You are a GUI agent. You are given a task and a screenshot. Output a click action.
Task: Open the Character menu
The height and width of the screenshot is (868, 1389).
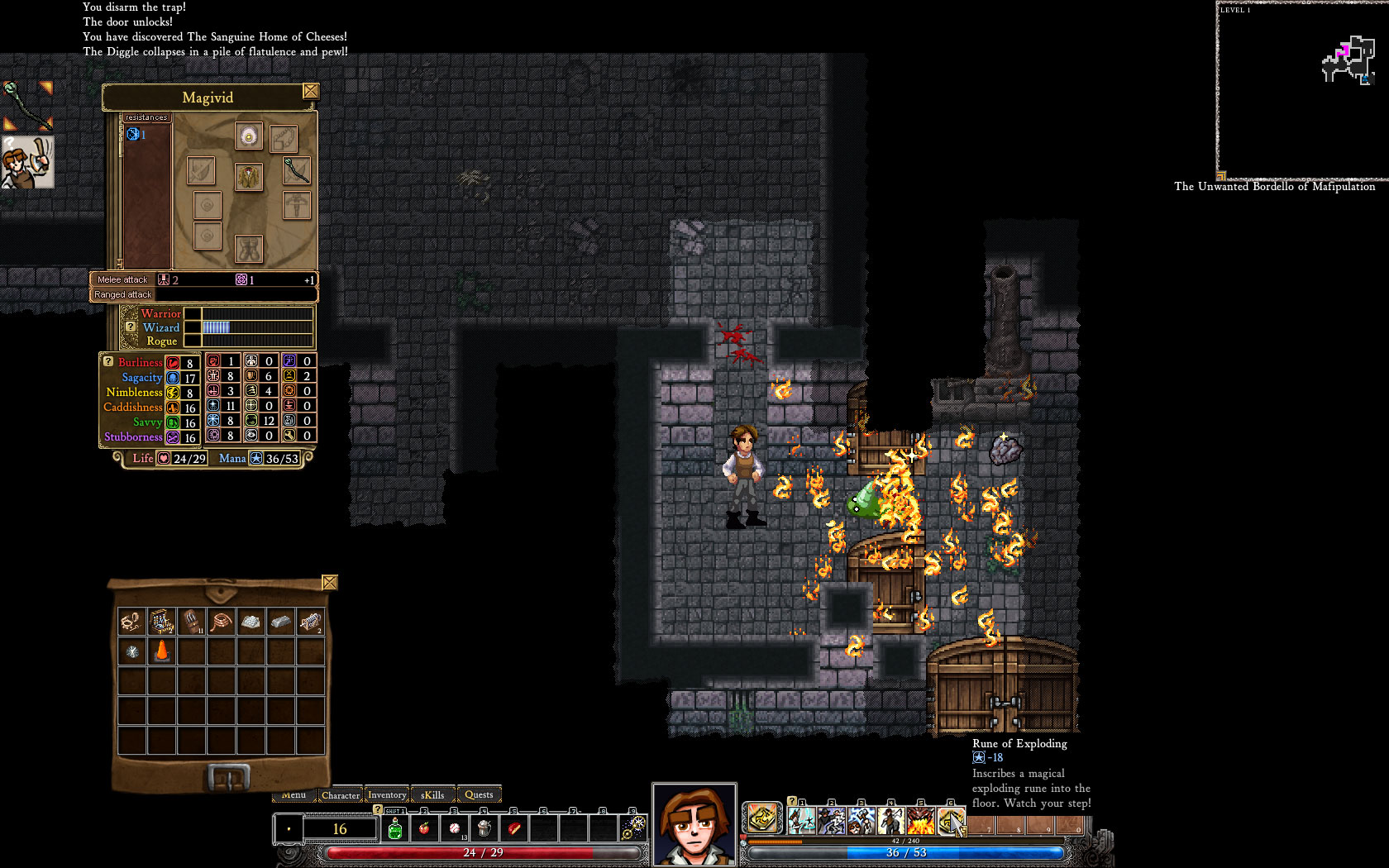tap(341, 794)
